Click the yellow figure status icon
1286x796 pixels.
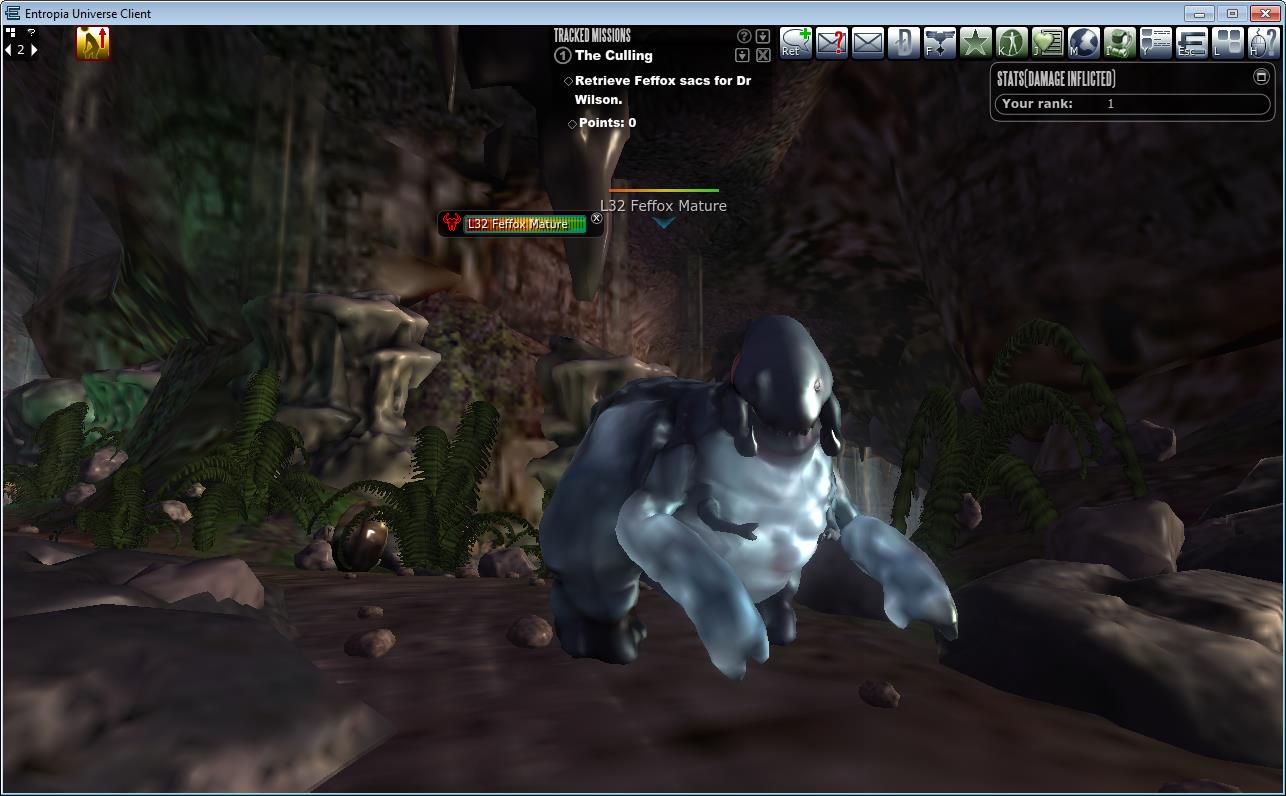click(93, 43)
